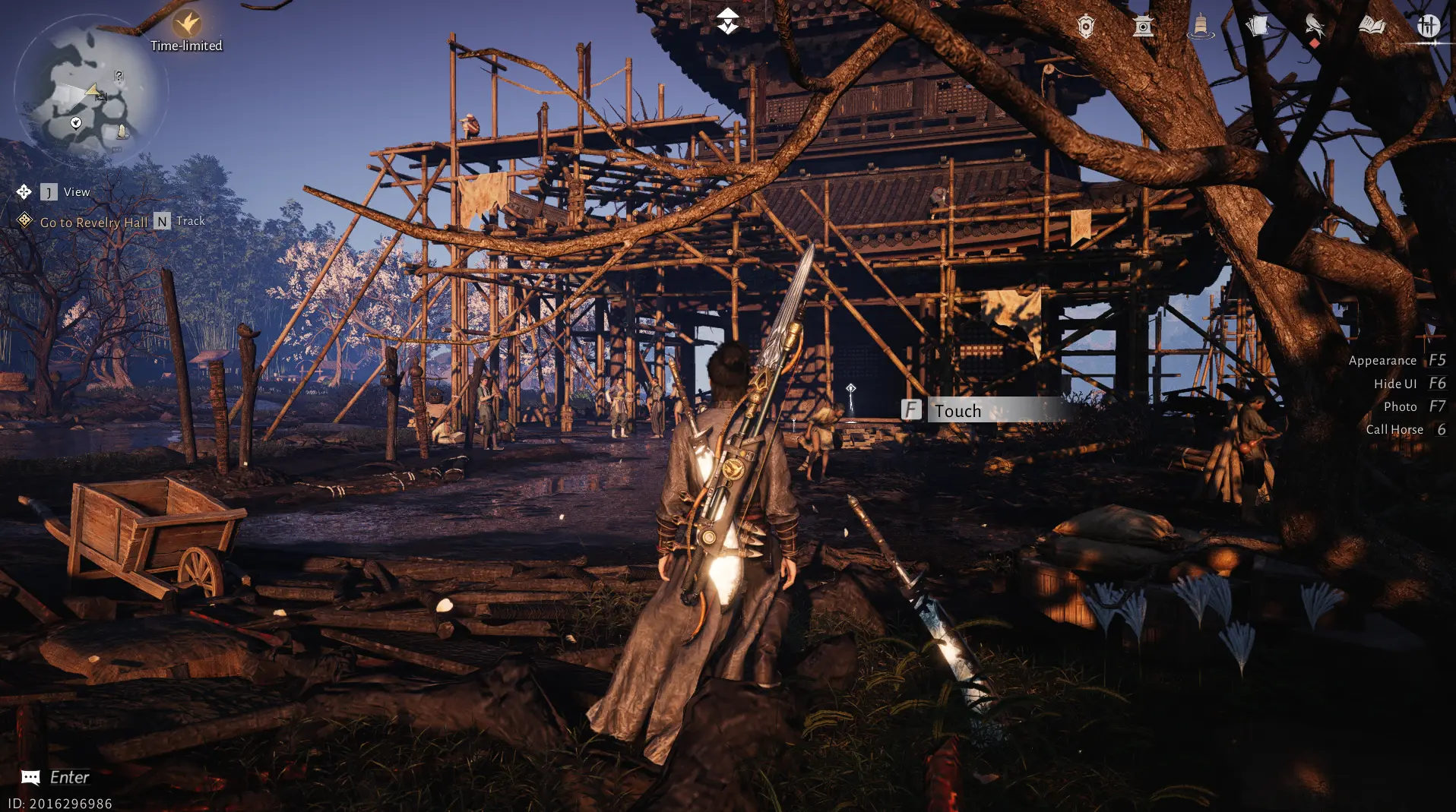Open the shrine lantern icon menu
Viewport: 1456px width, 812px height.
click(x=1143, y=27)
